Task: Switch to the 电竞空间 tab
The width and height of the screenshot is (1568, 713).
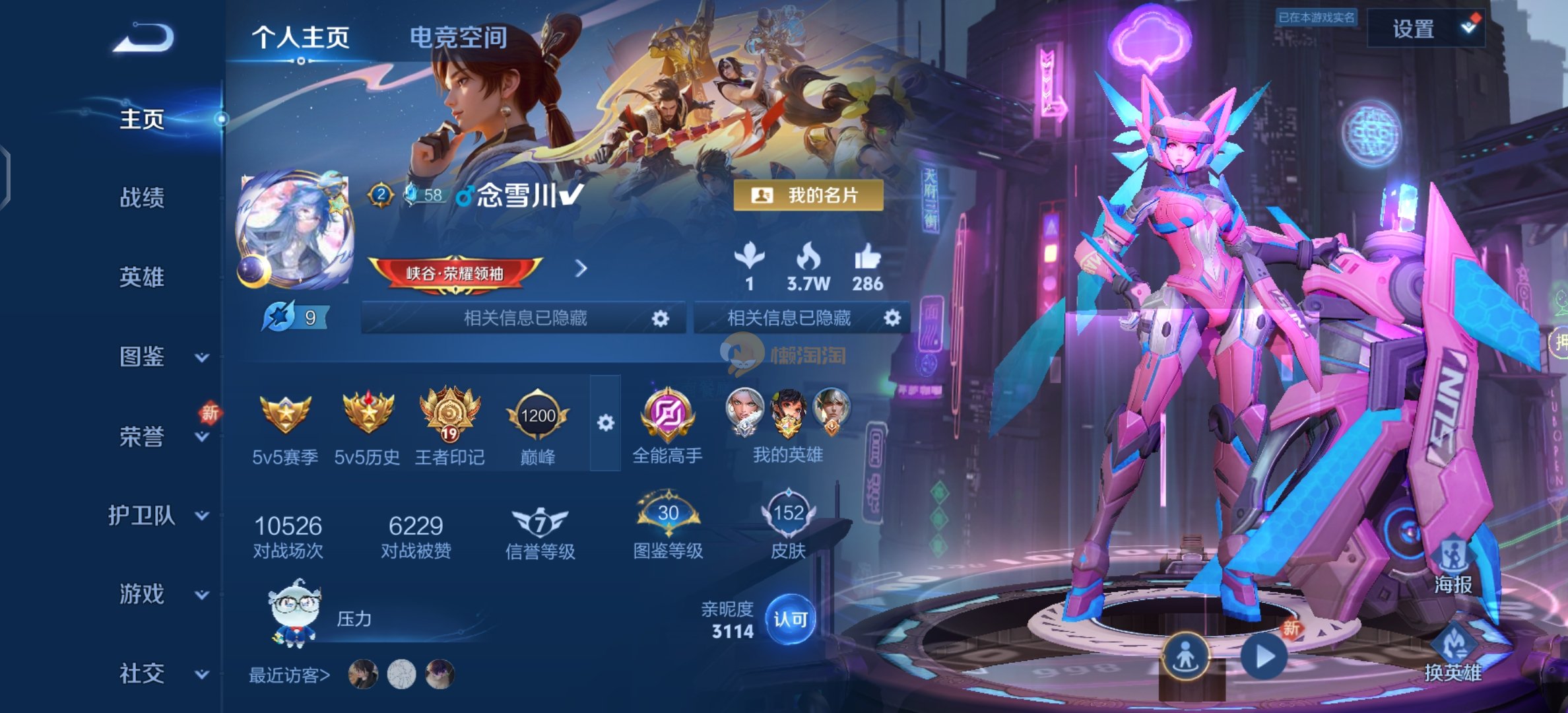Action: click(458, 38)
